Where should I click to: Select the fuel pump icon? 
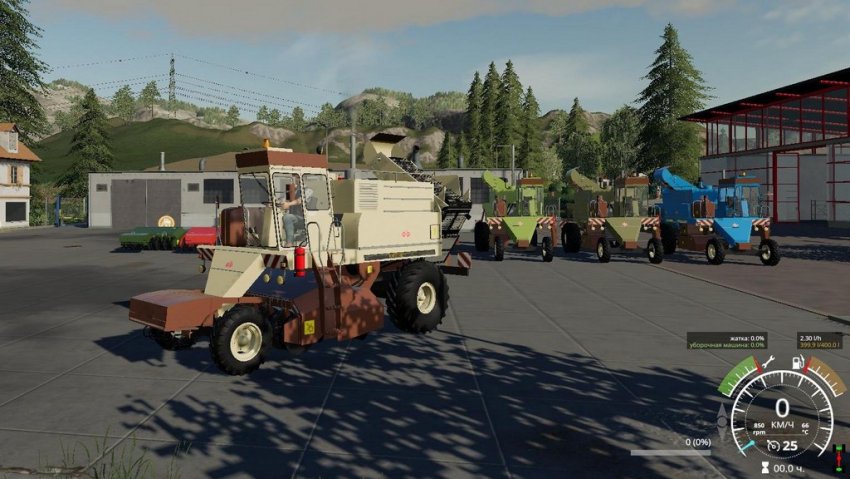pyautogui.click(x=797, y=361)
